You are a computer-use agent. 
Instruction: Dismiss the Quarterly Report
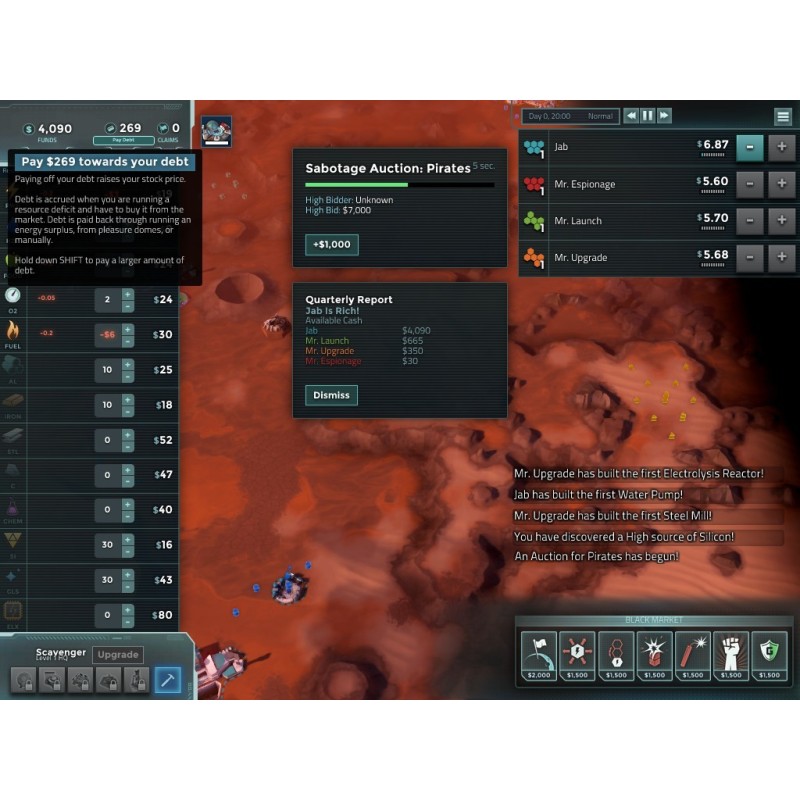(331, 395)
